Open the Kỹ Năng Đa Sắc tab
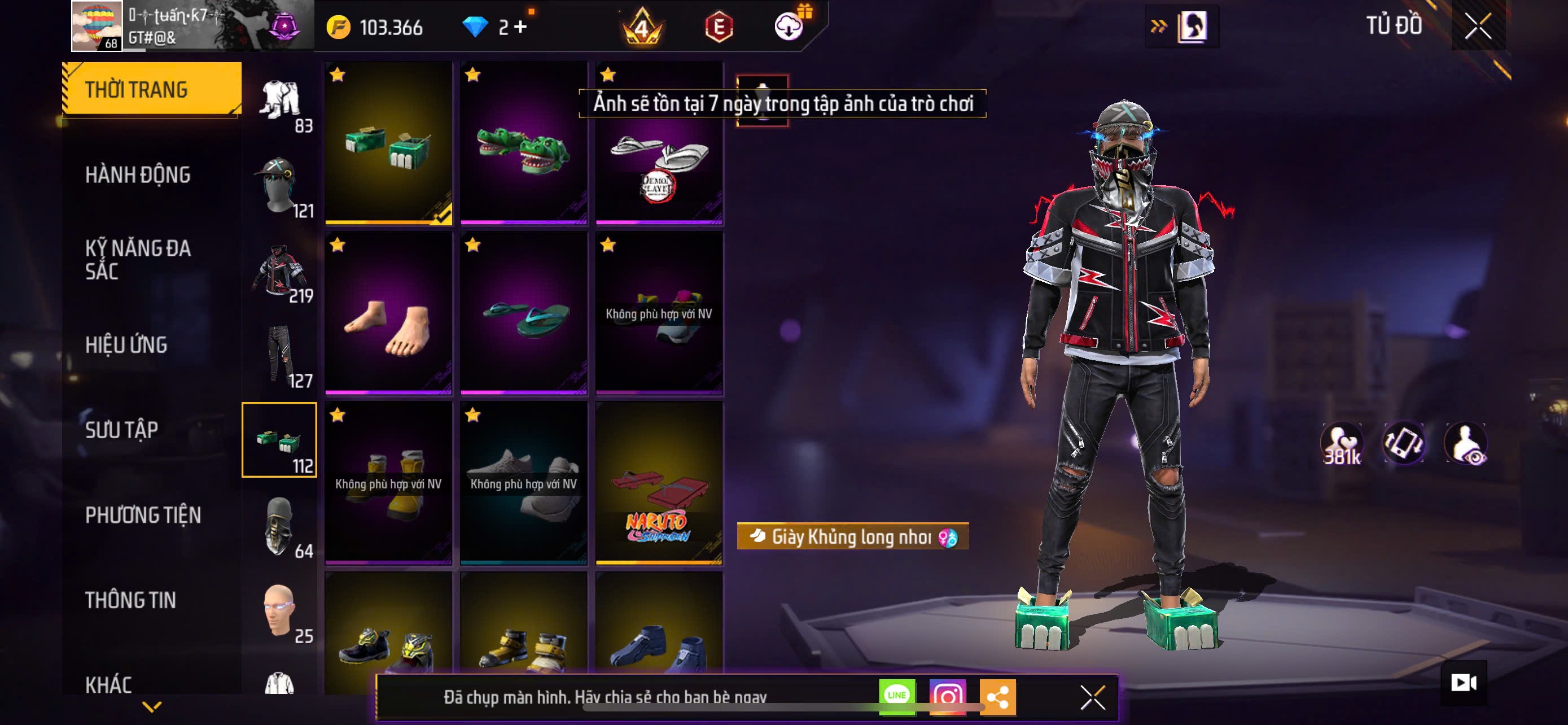1568x725 pixels. coord(138,259)
